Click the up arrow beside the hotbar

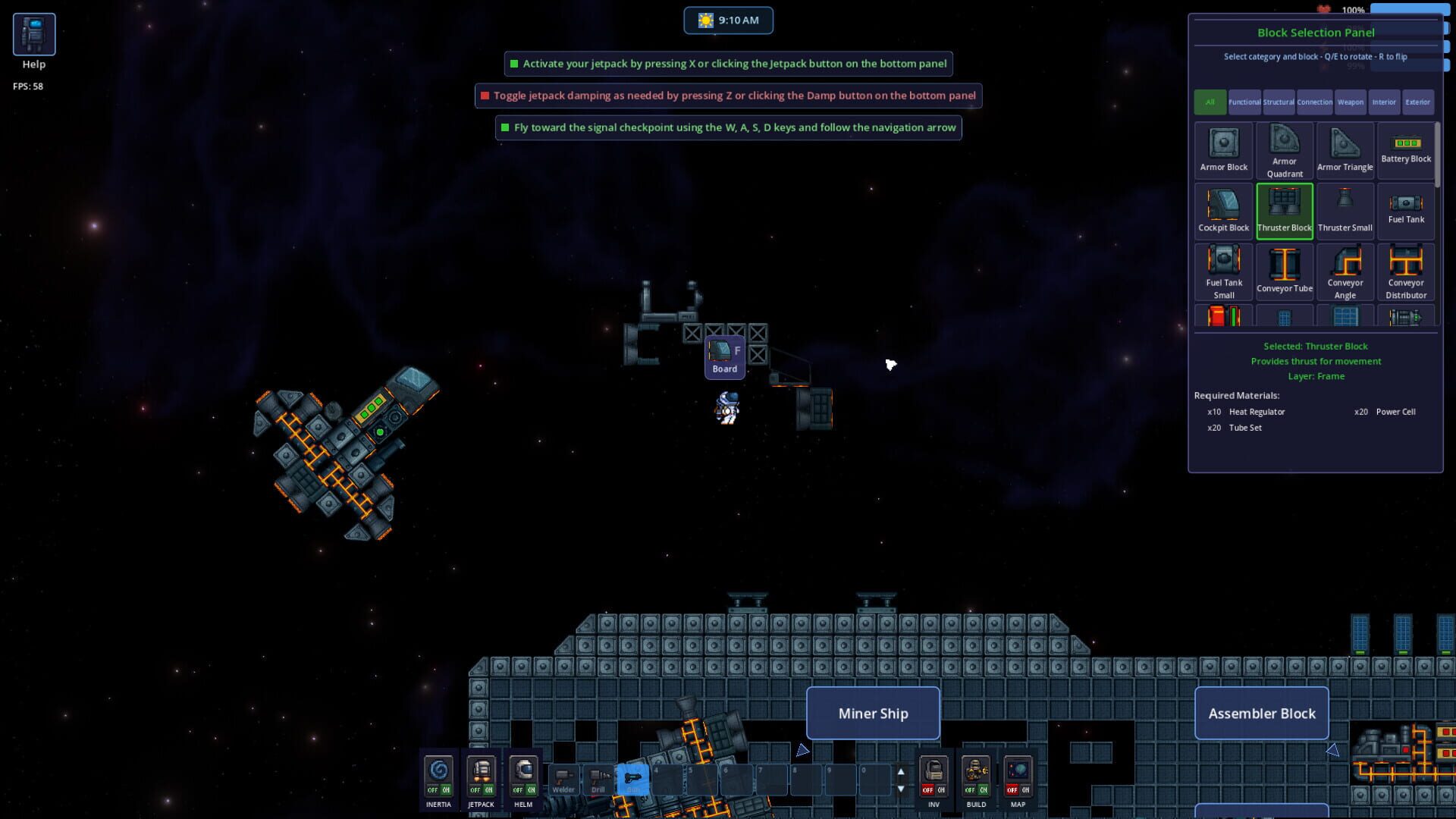901,772
